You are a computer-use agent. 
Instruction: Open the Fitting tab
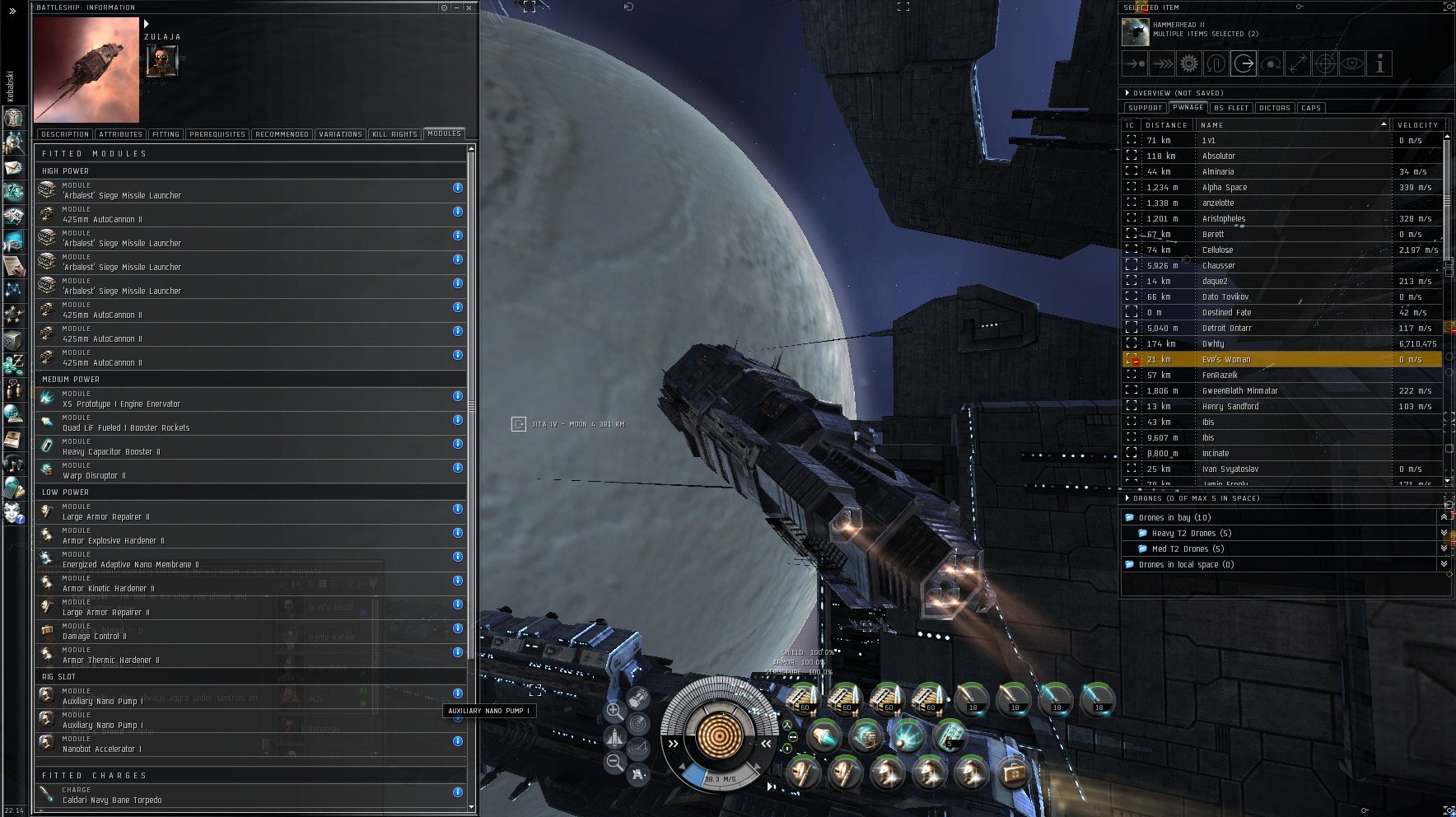[x=166, y=134]
